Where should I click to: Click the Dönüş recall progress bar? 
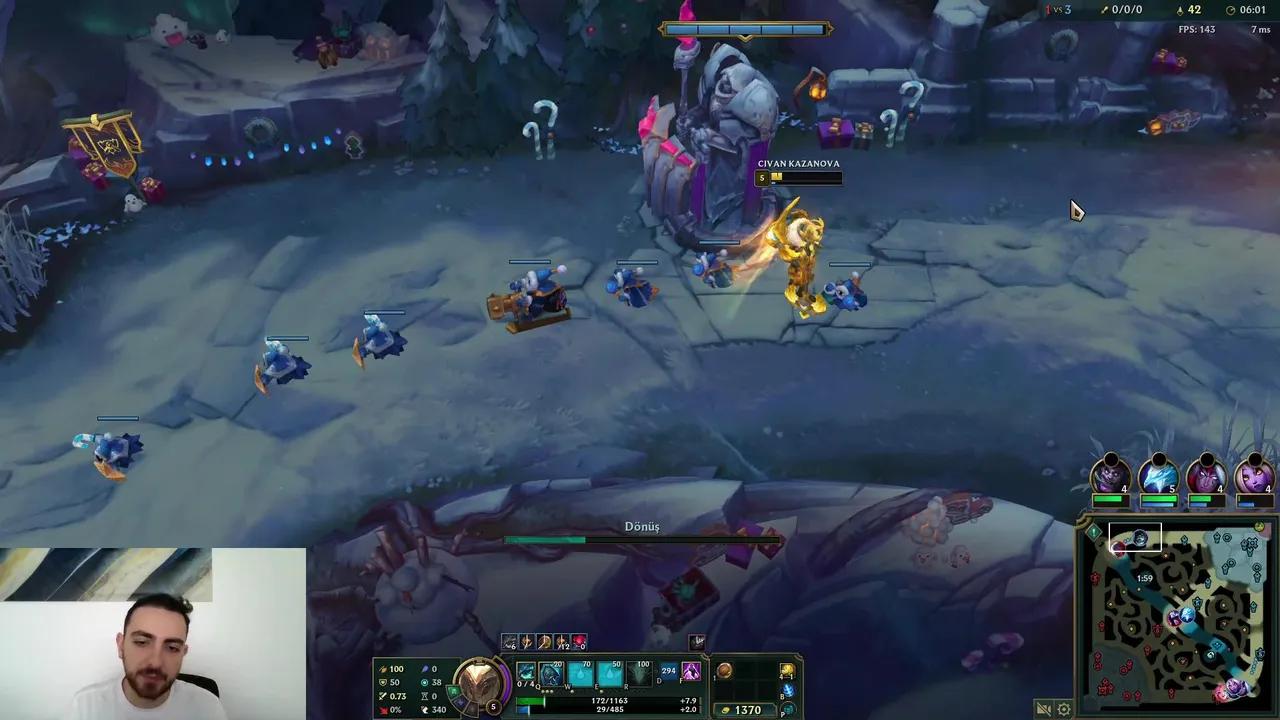click(x=643, y=540)
